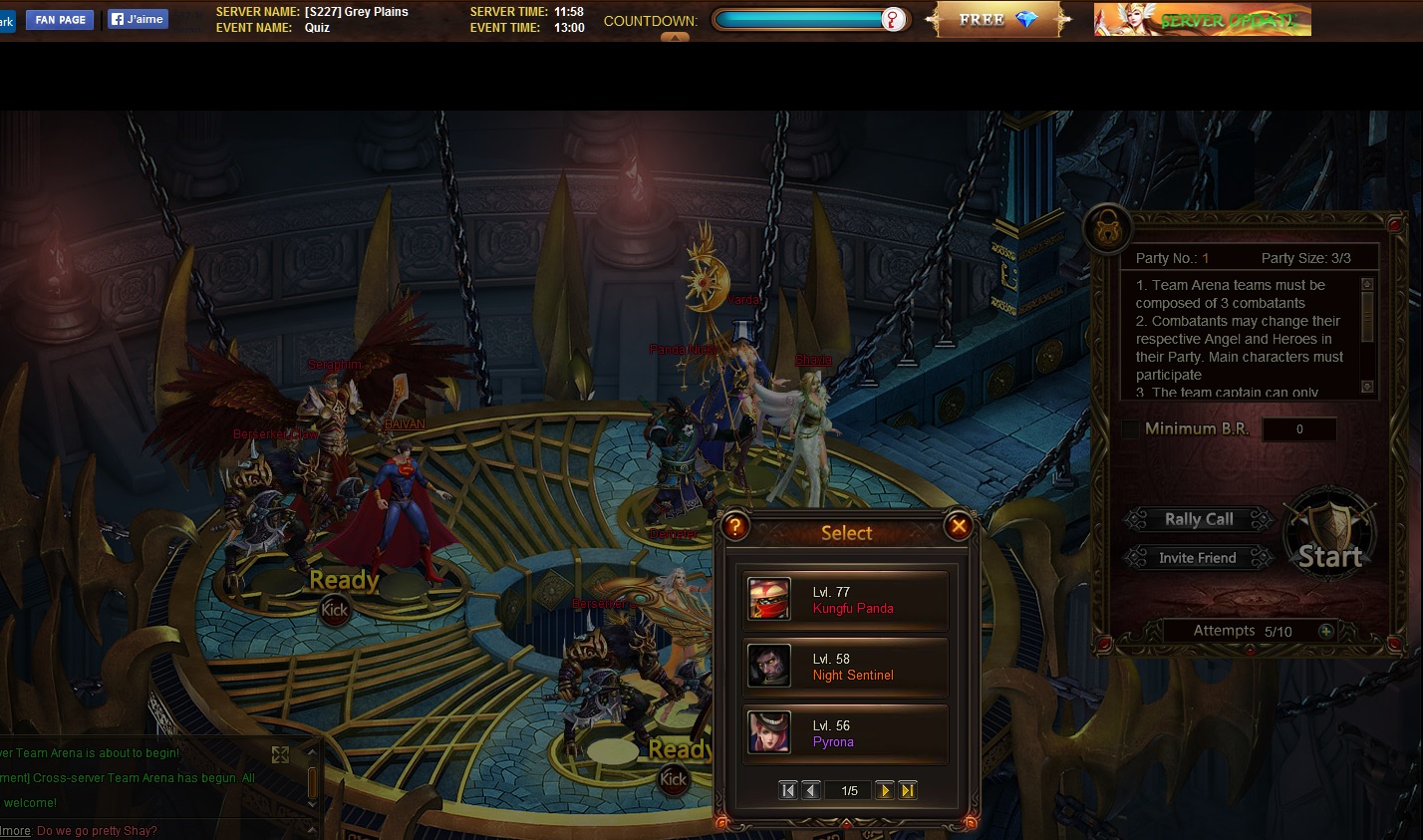Open the Fan Page link
The width and height of the screenshot is (1423, 840).
61,20
